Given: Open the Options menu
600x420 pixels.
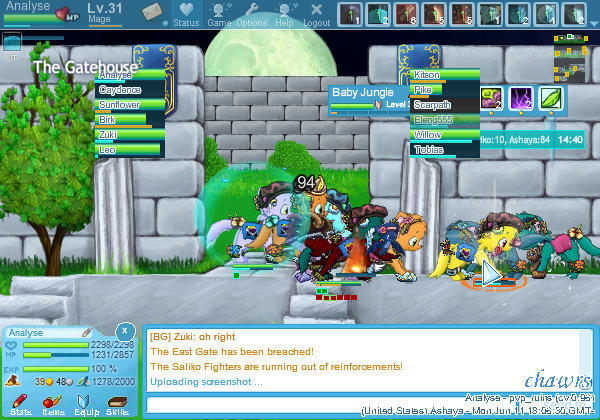Looking at the screenshot, I should tap(251, 14).
